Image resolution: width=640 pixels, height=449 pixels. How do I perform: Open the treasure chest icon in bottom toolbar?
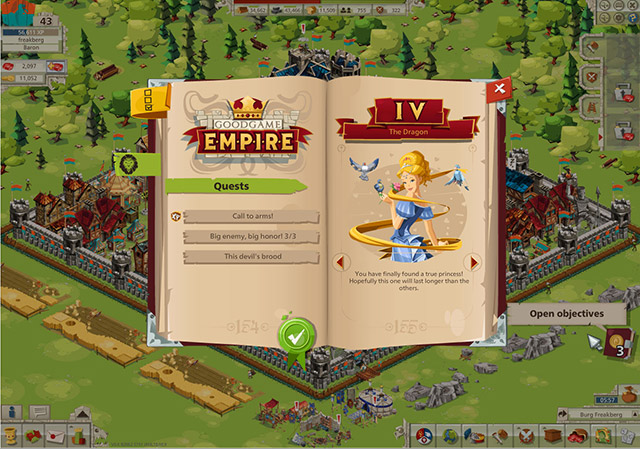(x=552, y=436)
